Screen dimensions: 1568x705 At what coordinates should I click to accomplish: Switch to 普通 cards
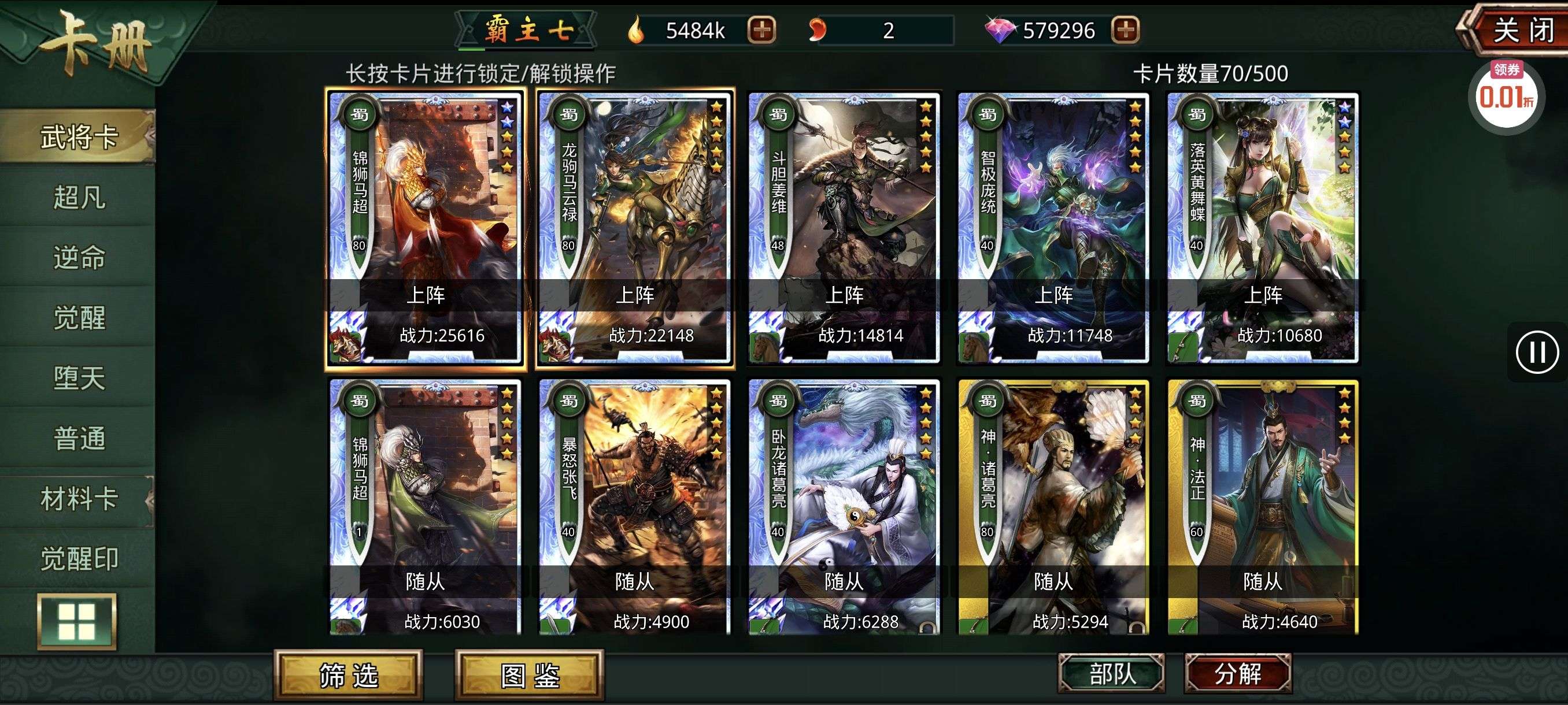(x=79, y=438)
